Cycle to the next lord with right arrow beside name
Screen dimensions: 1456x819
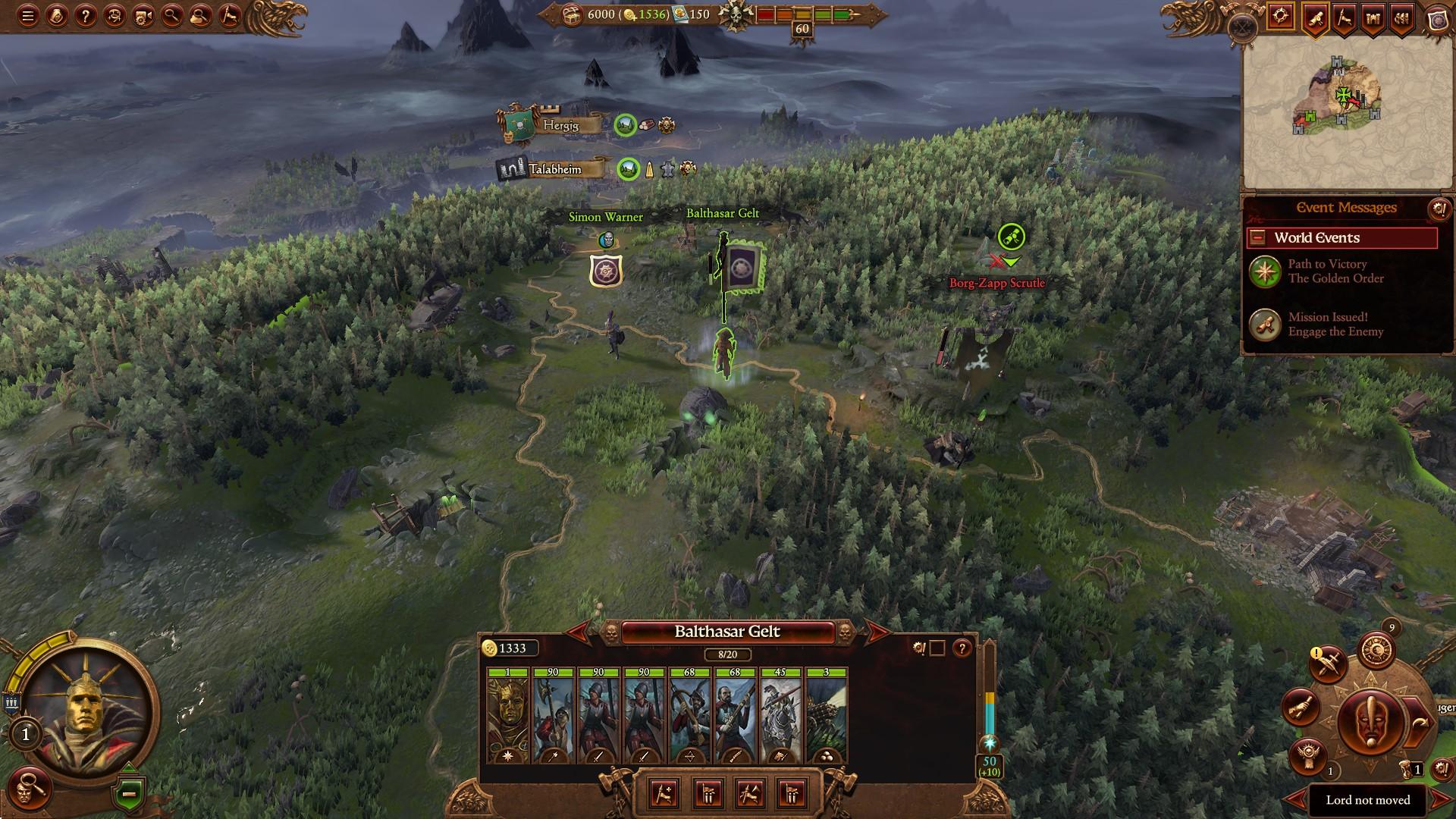click(x=877, y=632)
